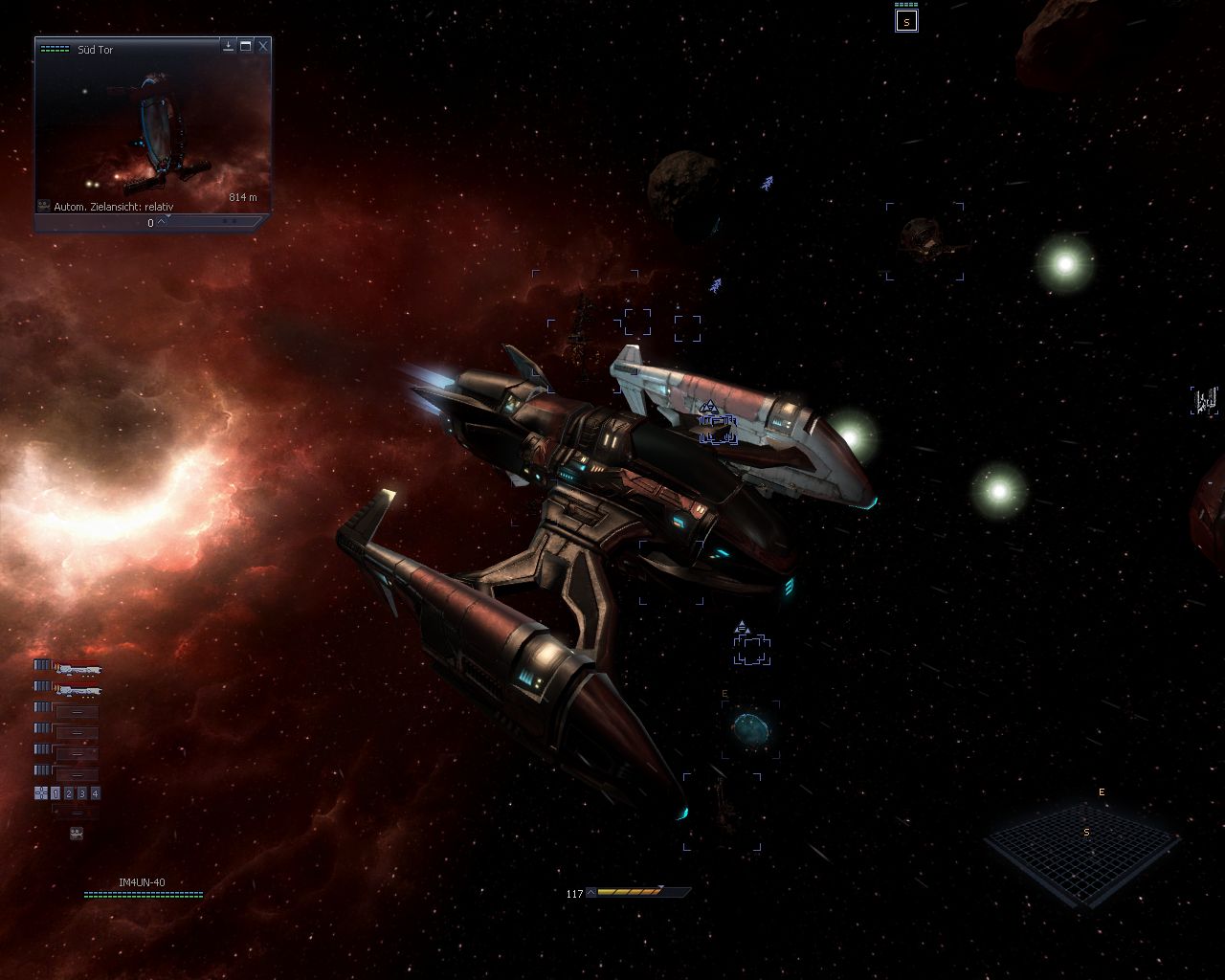The width and height of the screenshot is (1225, 980).
Task: Choose weapon group 3
Action: [x=82, y=793]
